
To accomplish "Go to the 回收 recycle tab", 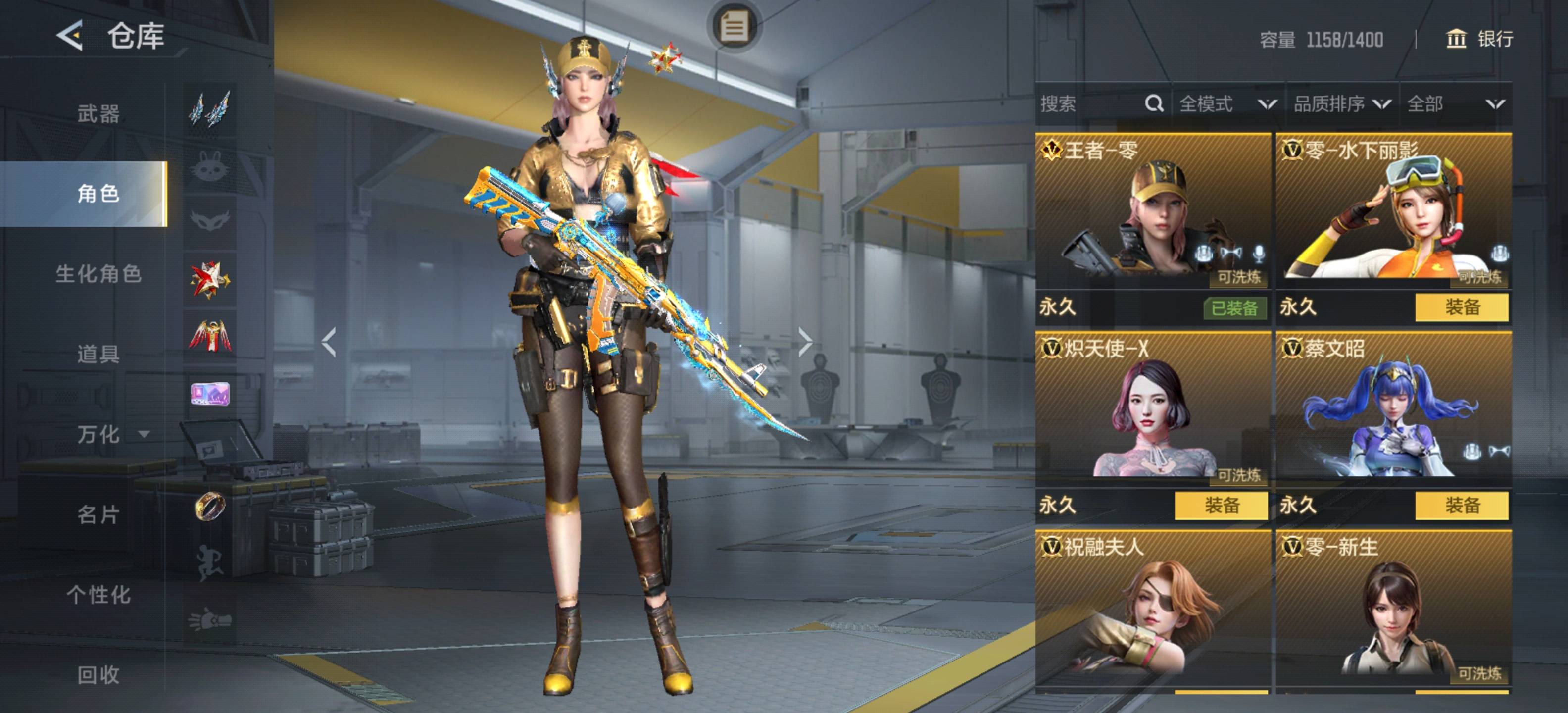I will pyautogui.click(x=98, y=675).
